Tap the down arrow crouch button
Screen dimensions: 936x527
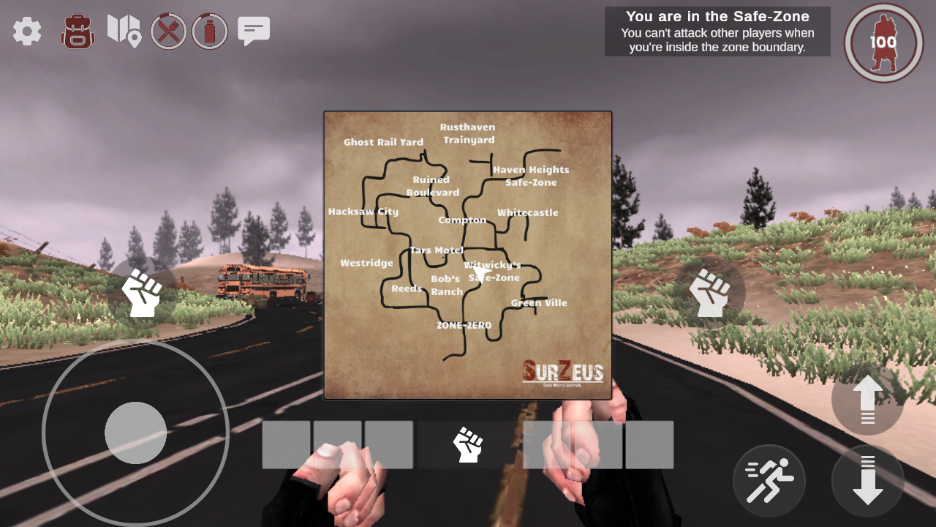[867, 480]
